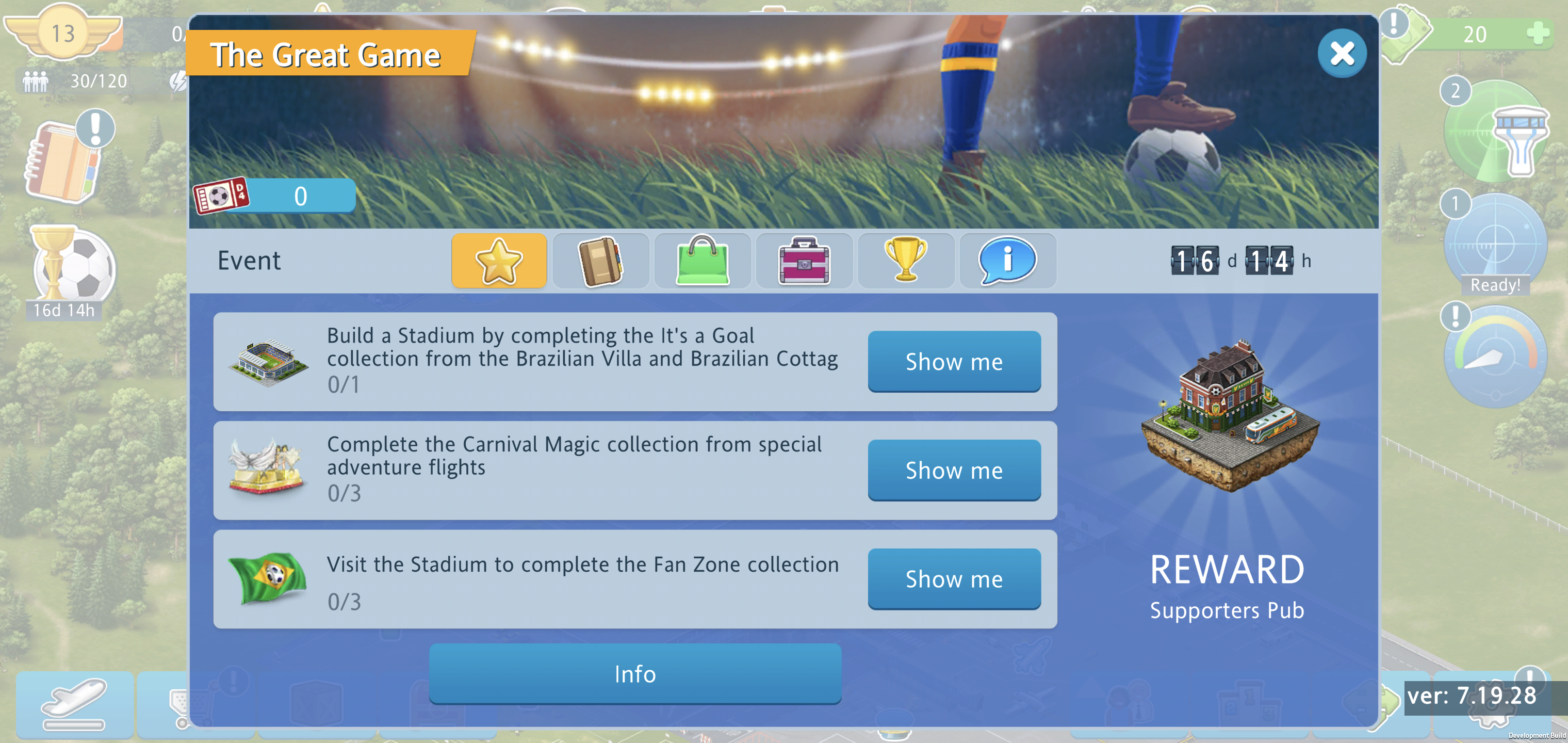Tap the level 13 wings badge

[63, 34]
